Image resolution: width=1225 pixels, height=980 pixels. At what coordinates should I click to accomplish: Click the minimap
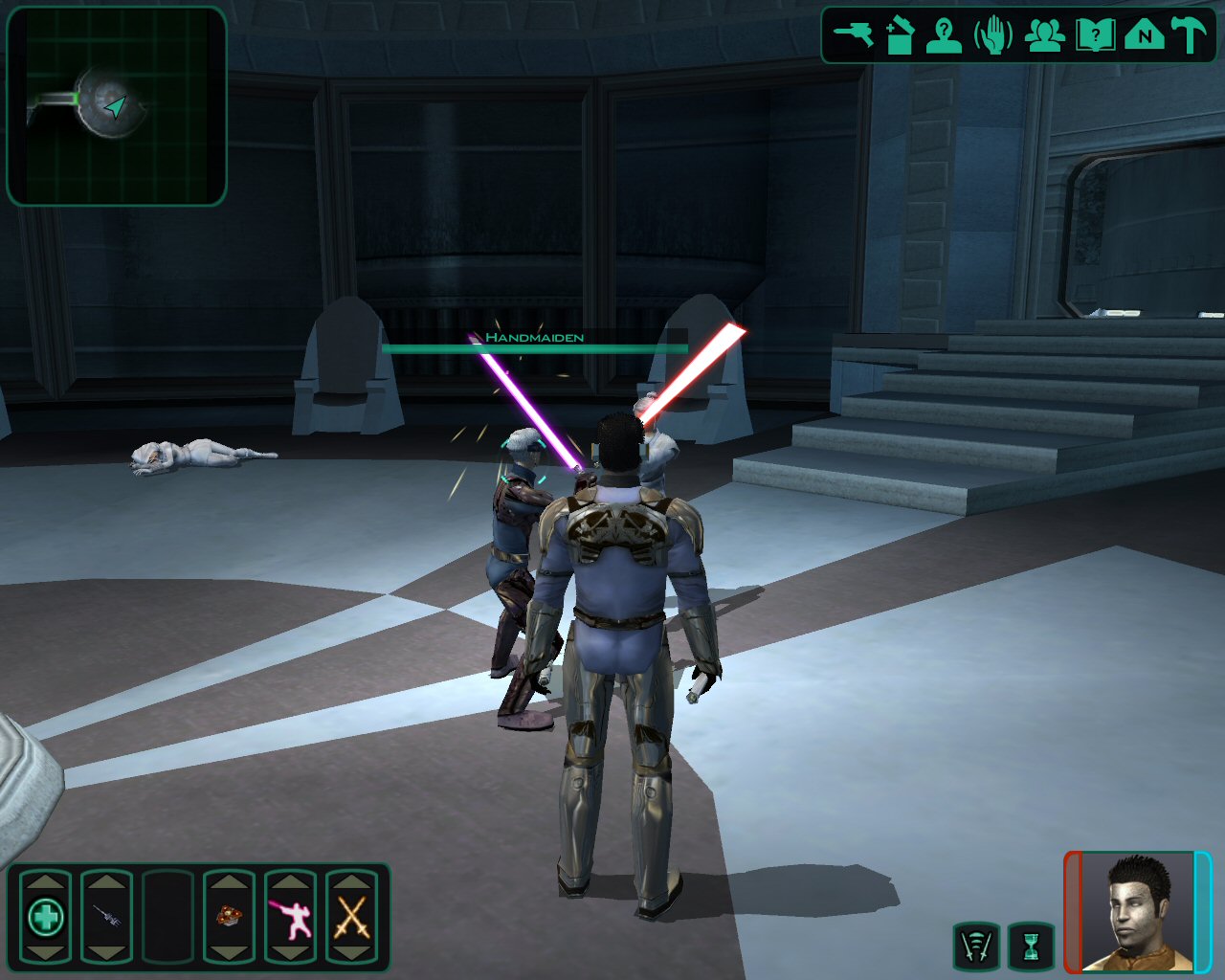pos(116,106)
